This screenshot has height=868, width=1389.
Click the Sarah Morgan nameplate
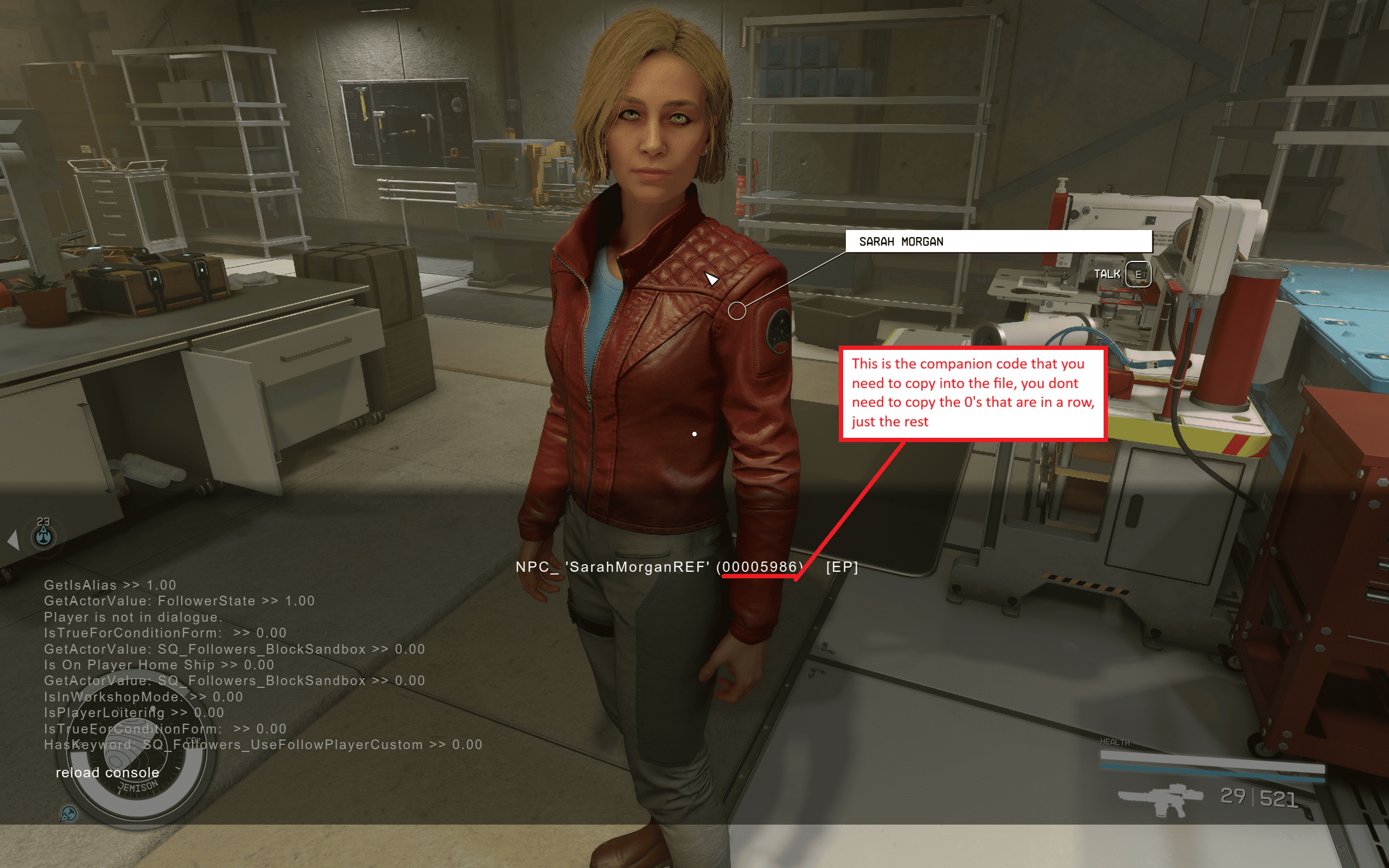(998, 242)
